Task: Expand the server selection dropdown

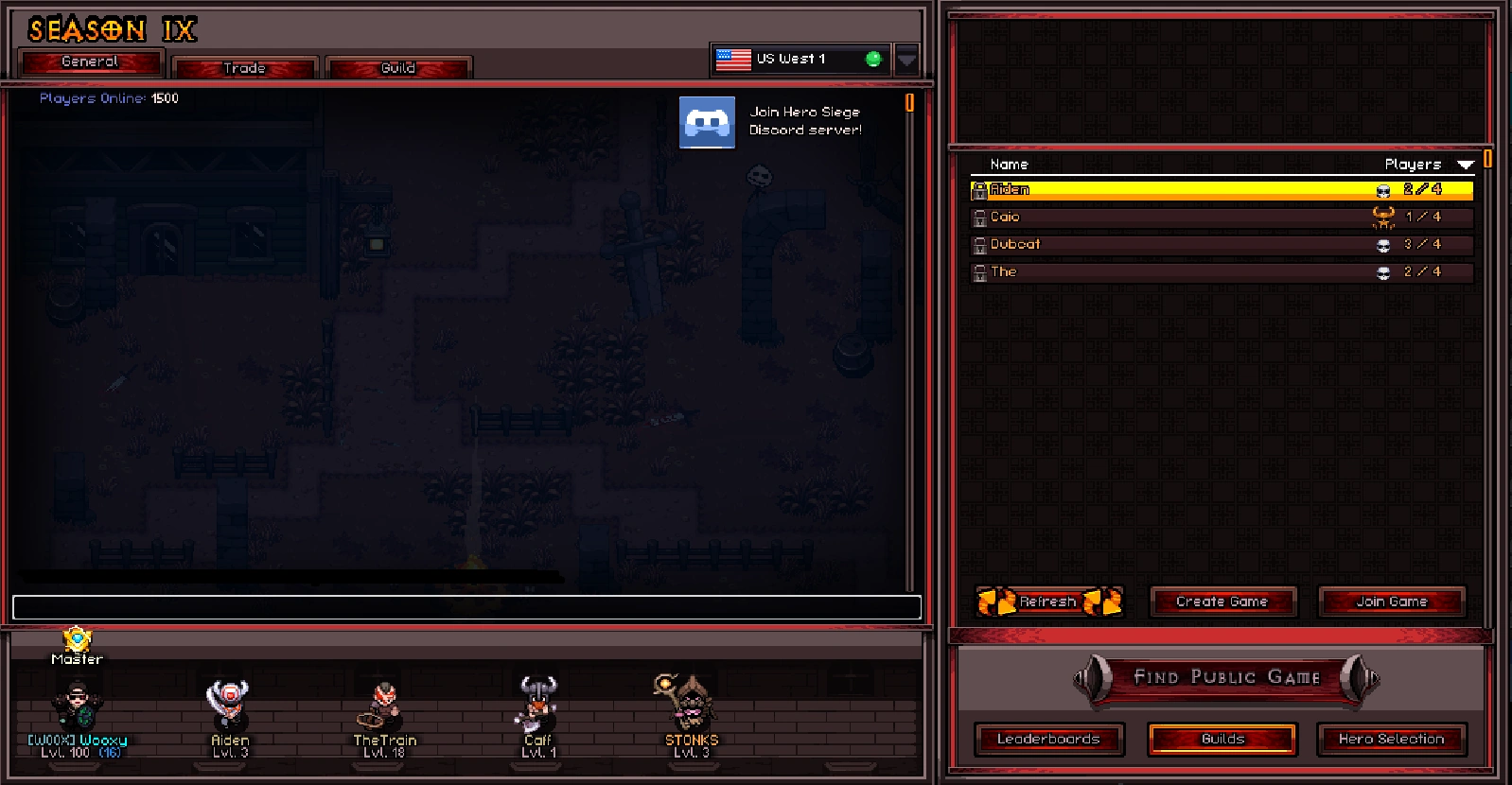Action: point(907,59)
